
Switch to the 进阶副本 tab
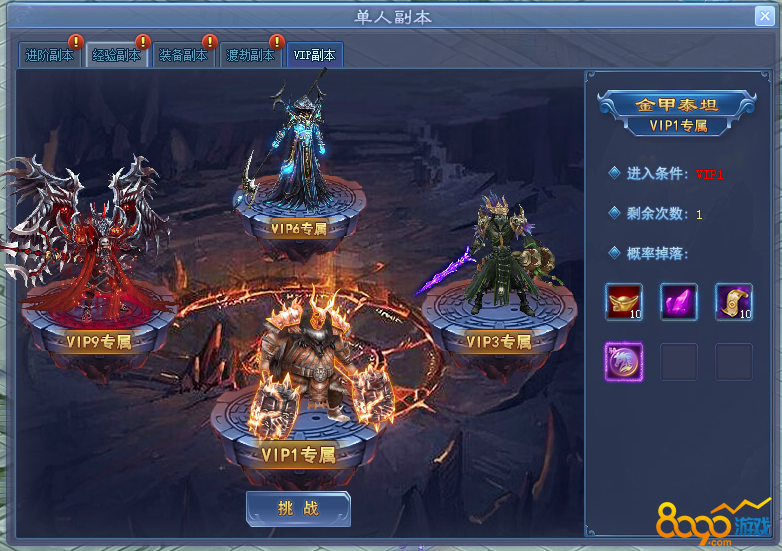coord(49,56)
